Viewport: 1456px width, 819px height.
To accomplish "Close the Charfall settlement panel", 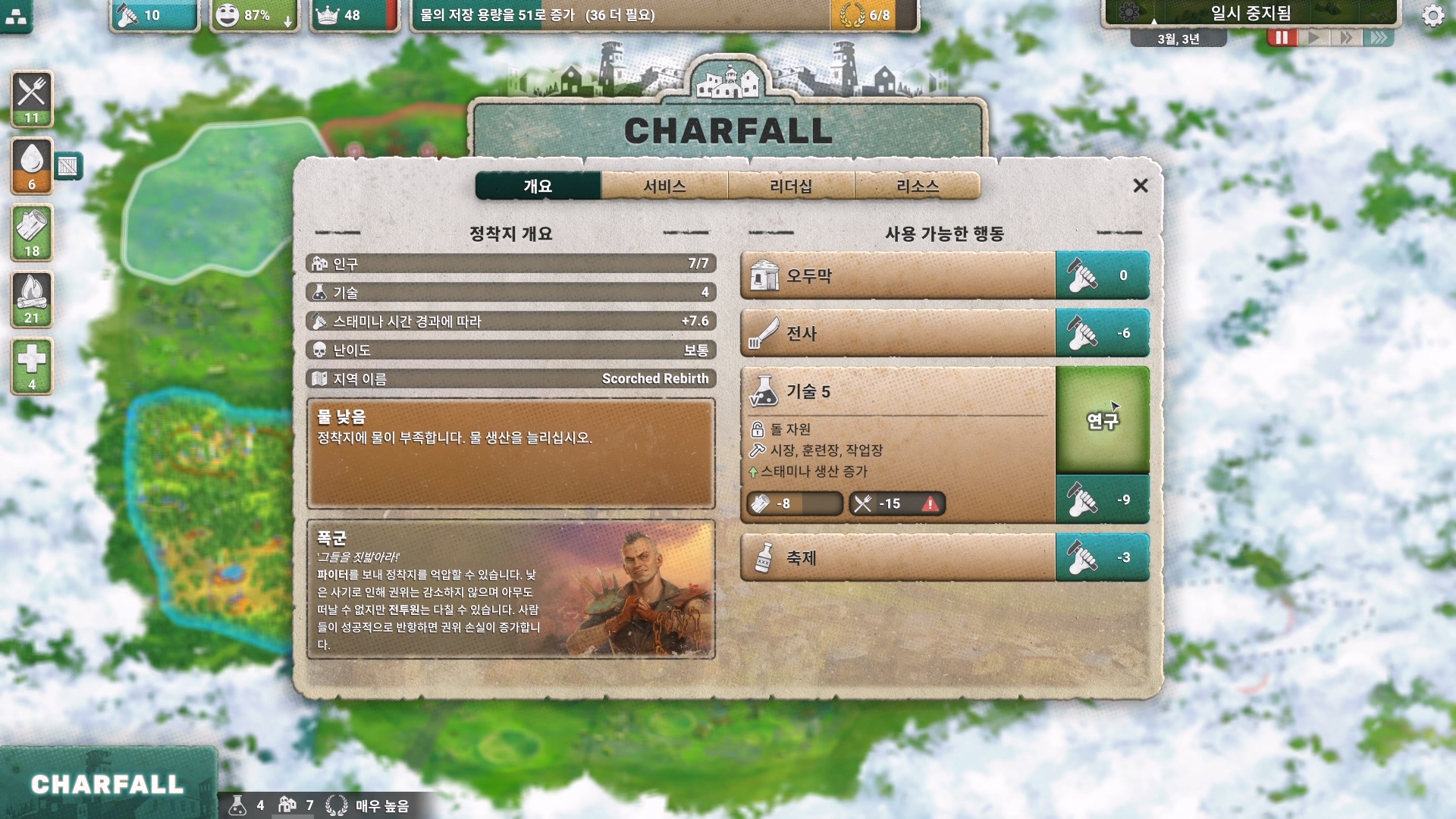I will tap(1140, 186).
